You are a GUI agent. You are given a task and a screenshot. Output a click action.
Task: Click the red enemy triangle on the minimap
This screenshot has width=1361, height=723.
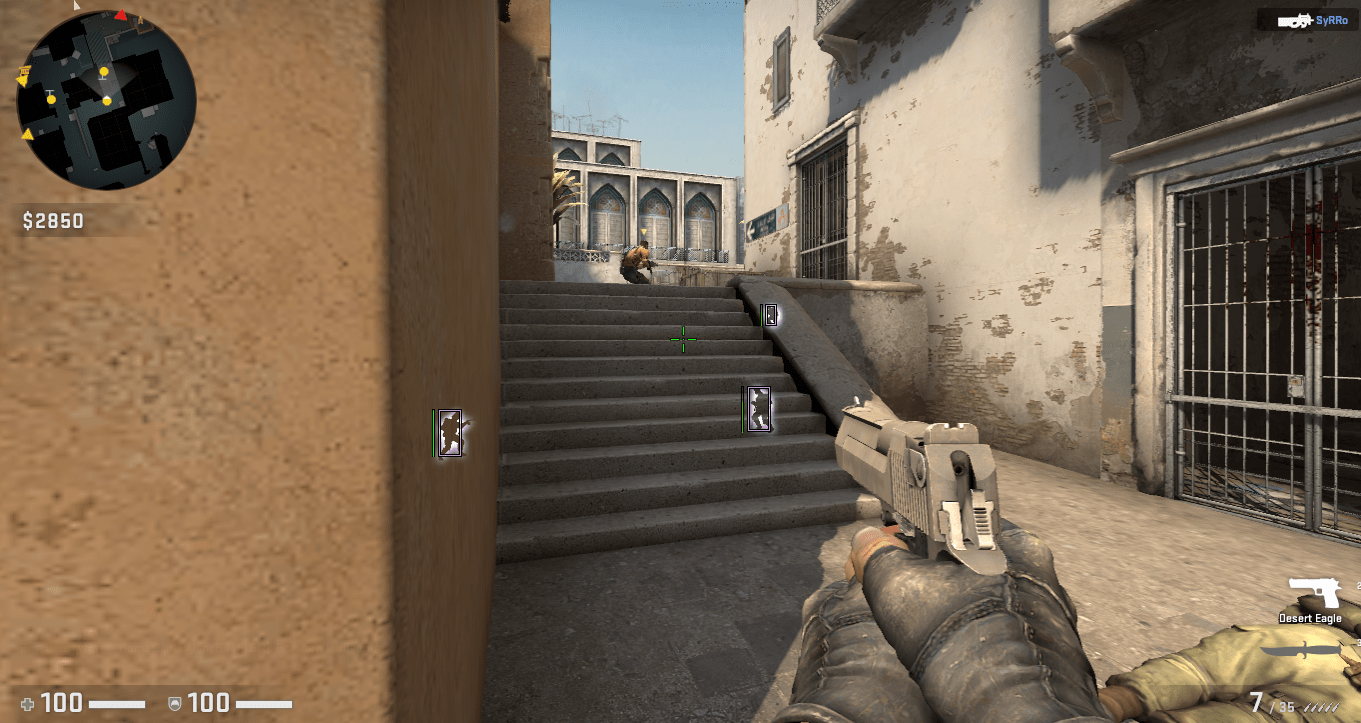[120, 16]
